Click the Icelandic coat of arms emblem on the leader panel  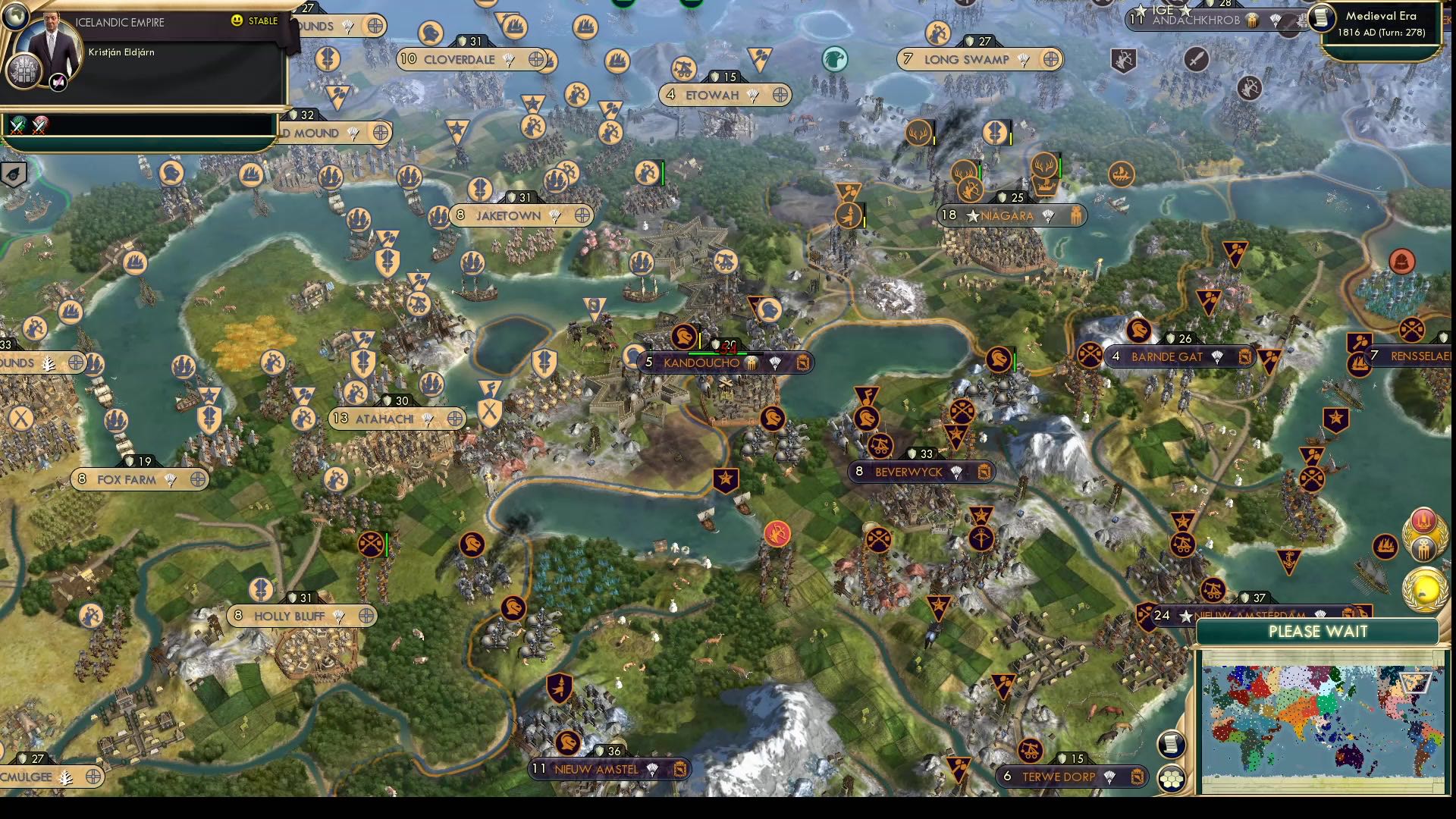pos(24,72)
